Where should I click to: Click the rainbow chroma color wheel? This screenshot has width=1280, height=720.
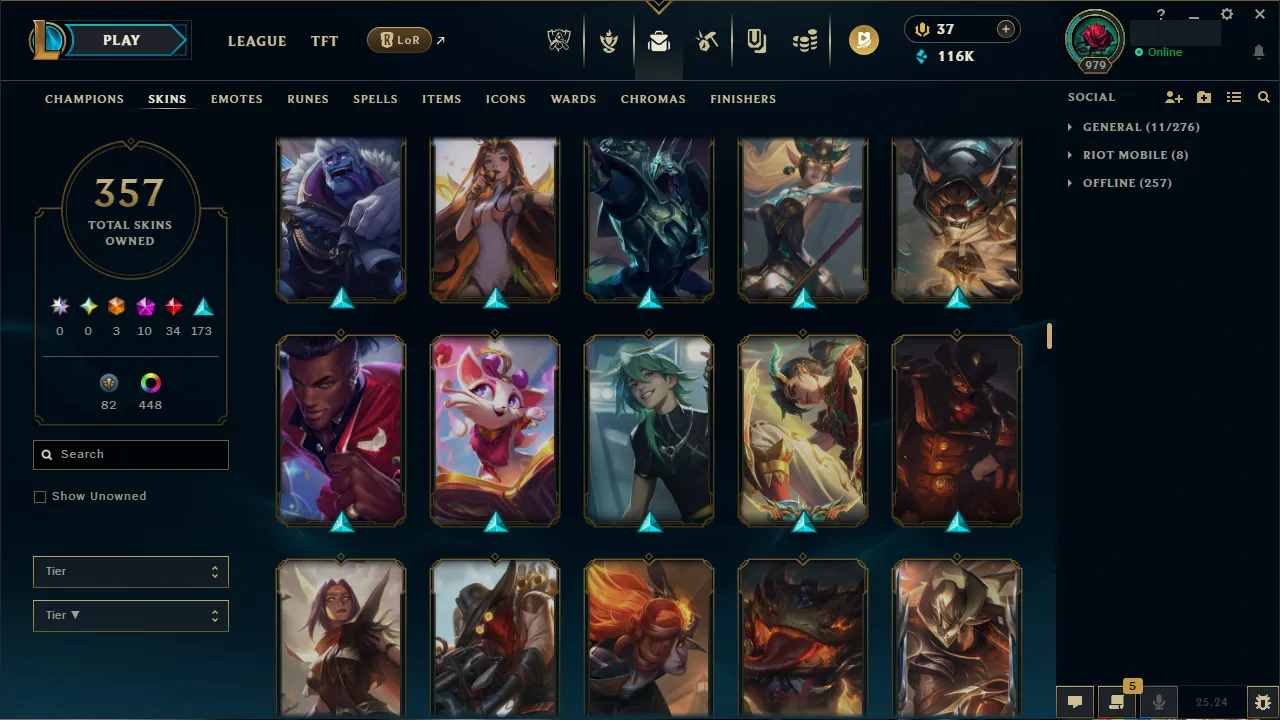pyautogui.click(x=150, y=382)
